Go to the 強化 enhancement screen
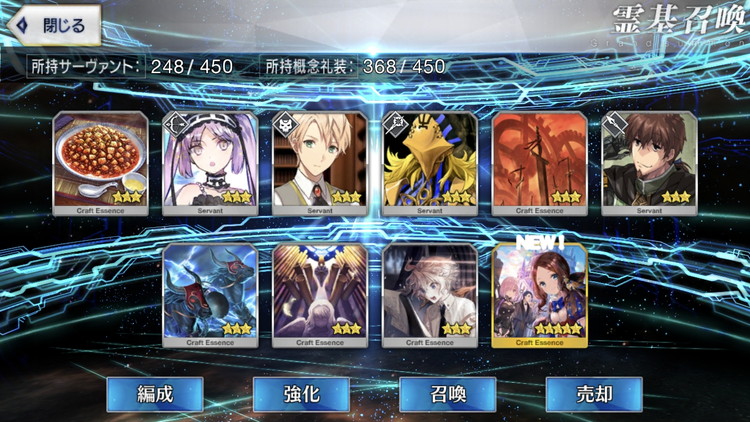750x422 pixels. pyautogui.click(x=301, y=394)
